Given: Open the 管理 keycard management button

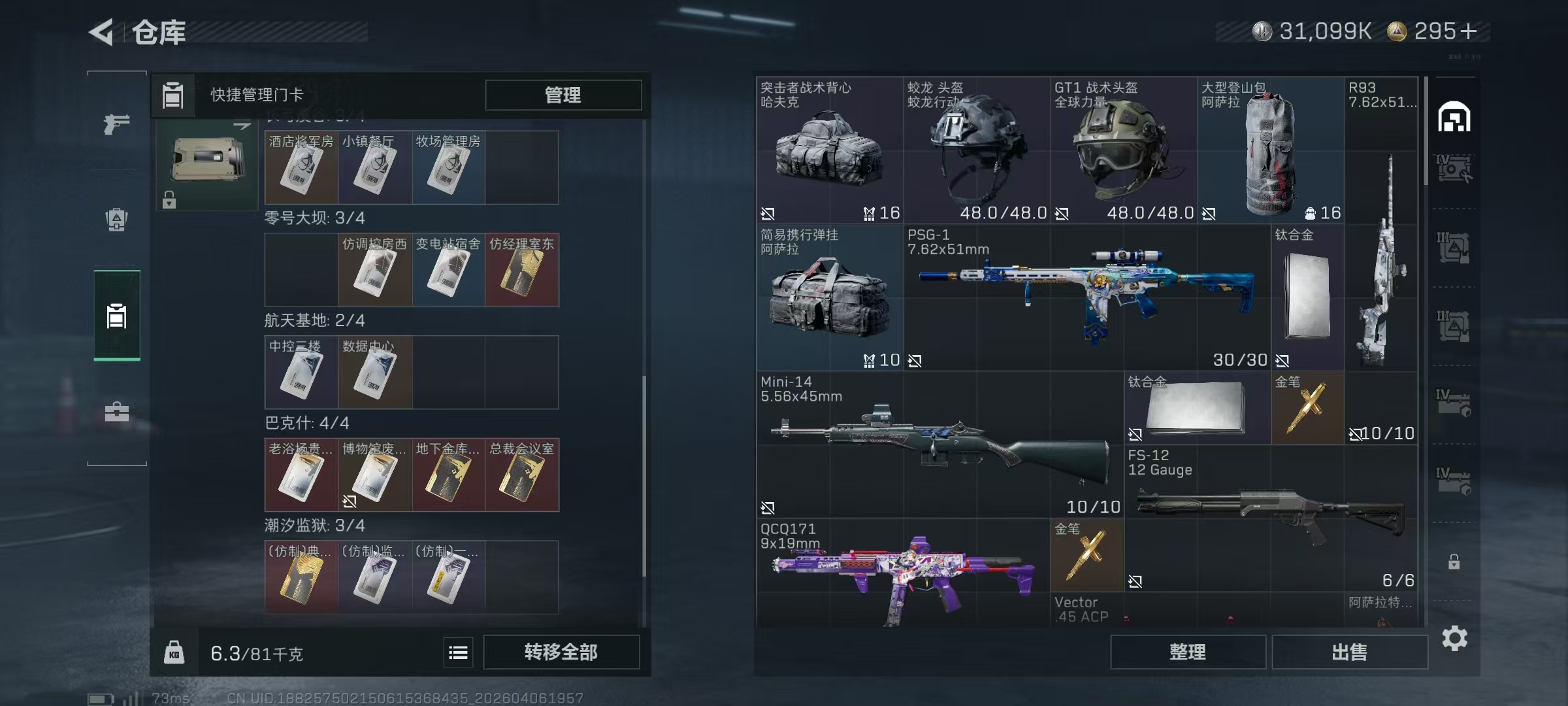Looking at the screenshot, I should pos(563,95).
